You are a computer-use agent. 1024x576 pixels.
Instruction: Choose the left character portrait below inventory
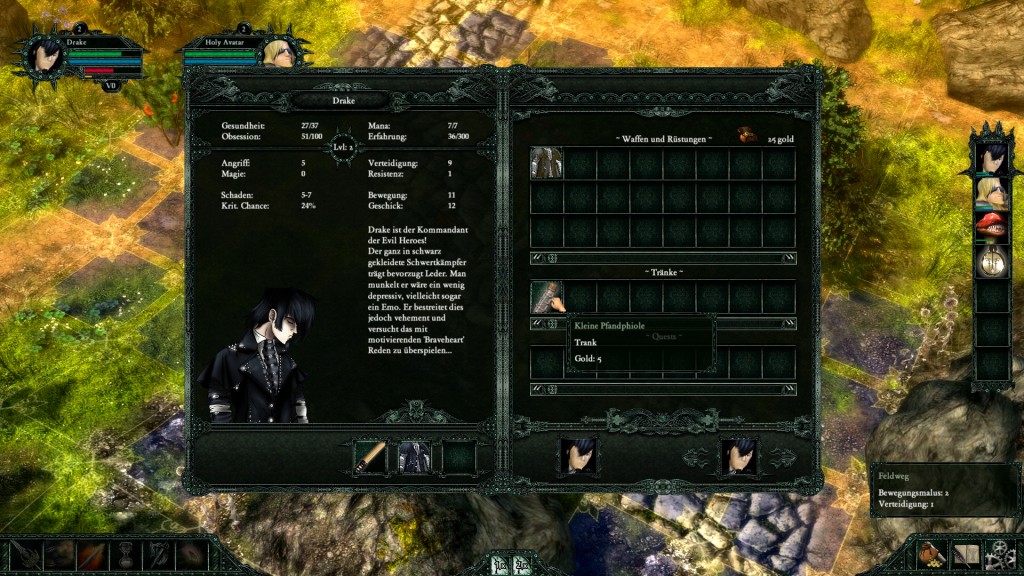pos(578,456)
